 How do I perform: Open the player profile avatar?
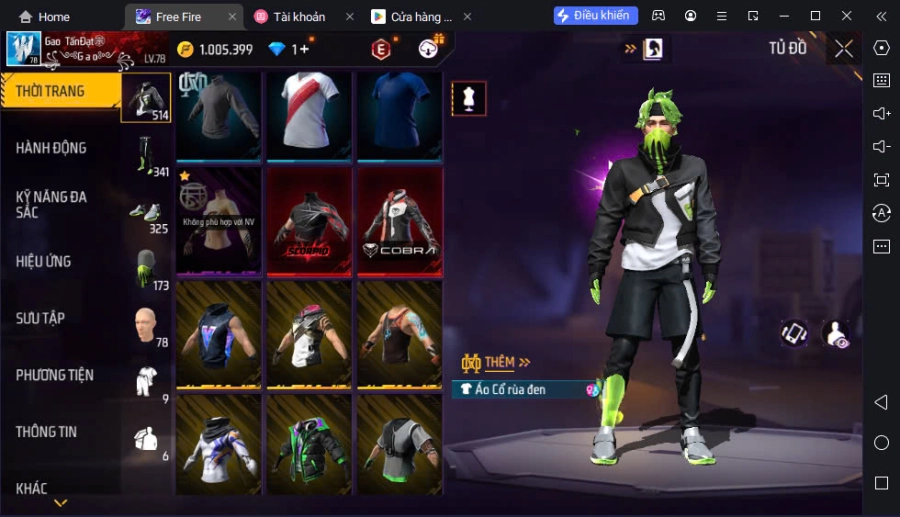pyautogui.click(x=22, y=48)
